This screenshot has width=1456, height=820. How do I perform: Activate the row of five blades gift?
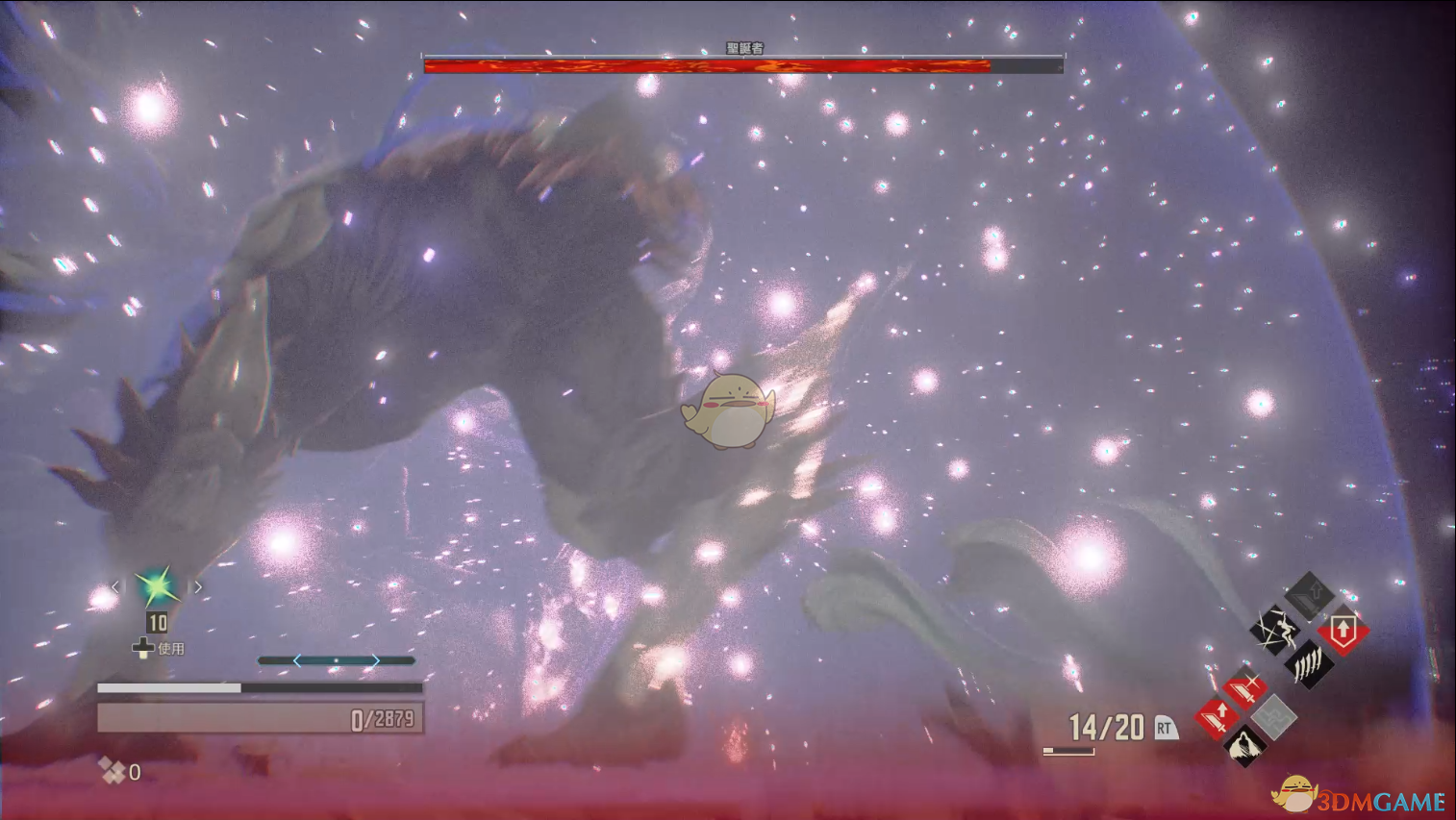tap(1309, 663)
